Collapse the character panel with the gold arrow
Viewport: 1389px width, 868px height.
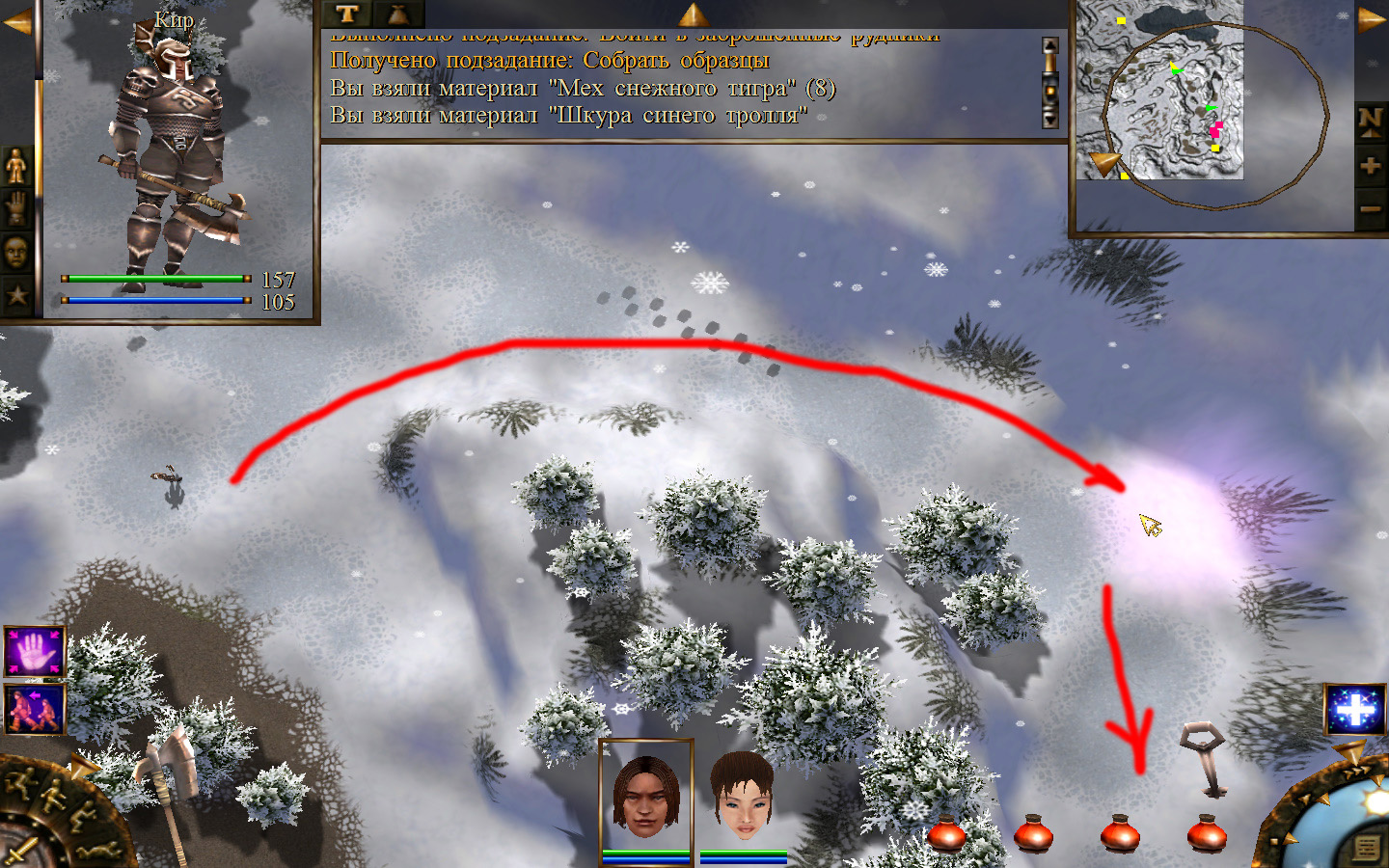[16, 21]
